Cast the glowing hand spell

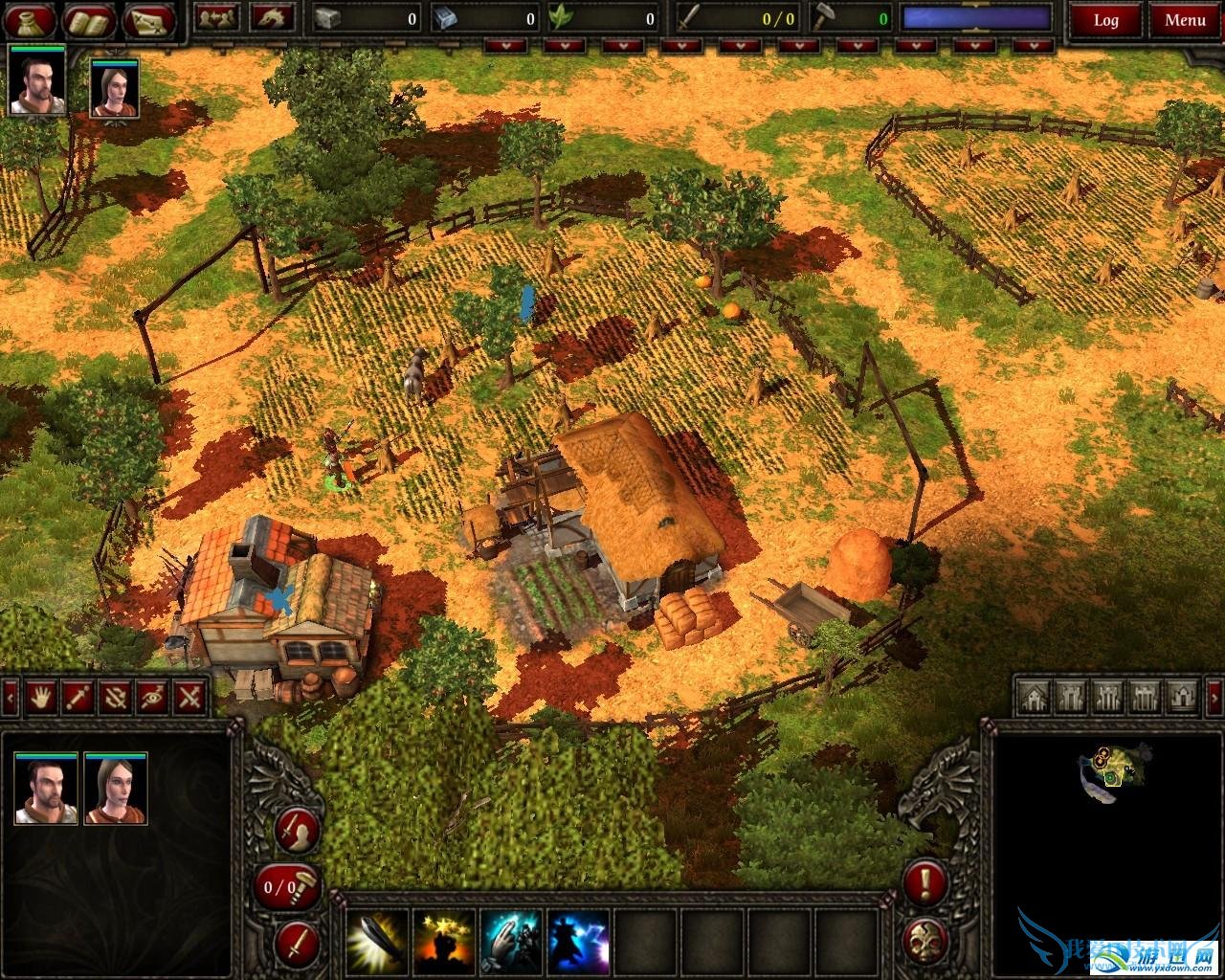(511, 942)
